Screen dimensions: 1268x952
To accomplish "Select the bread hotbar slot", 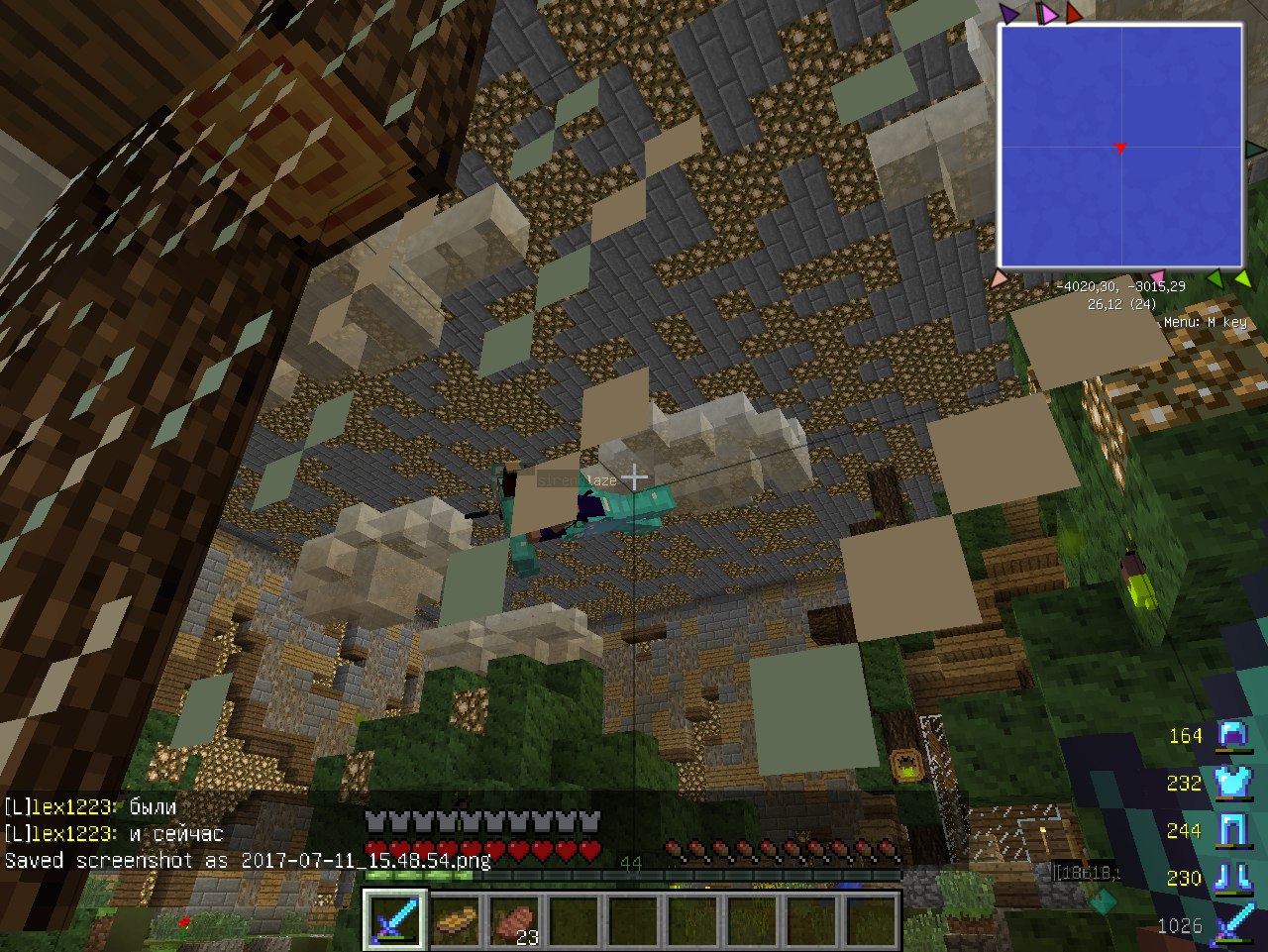I will point(457,920).
